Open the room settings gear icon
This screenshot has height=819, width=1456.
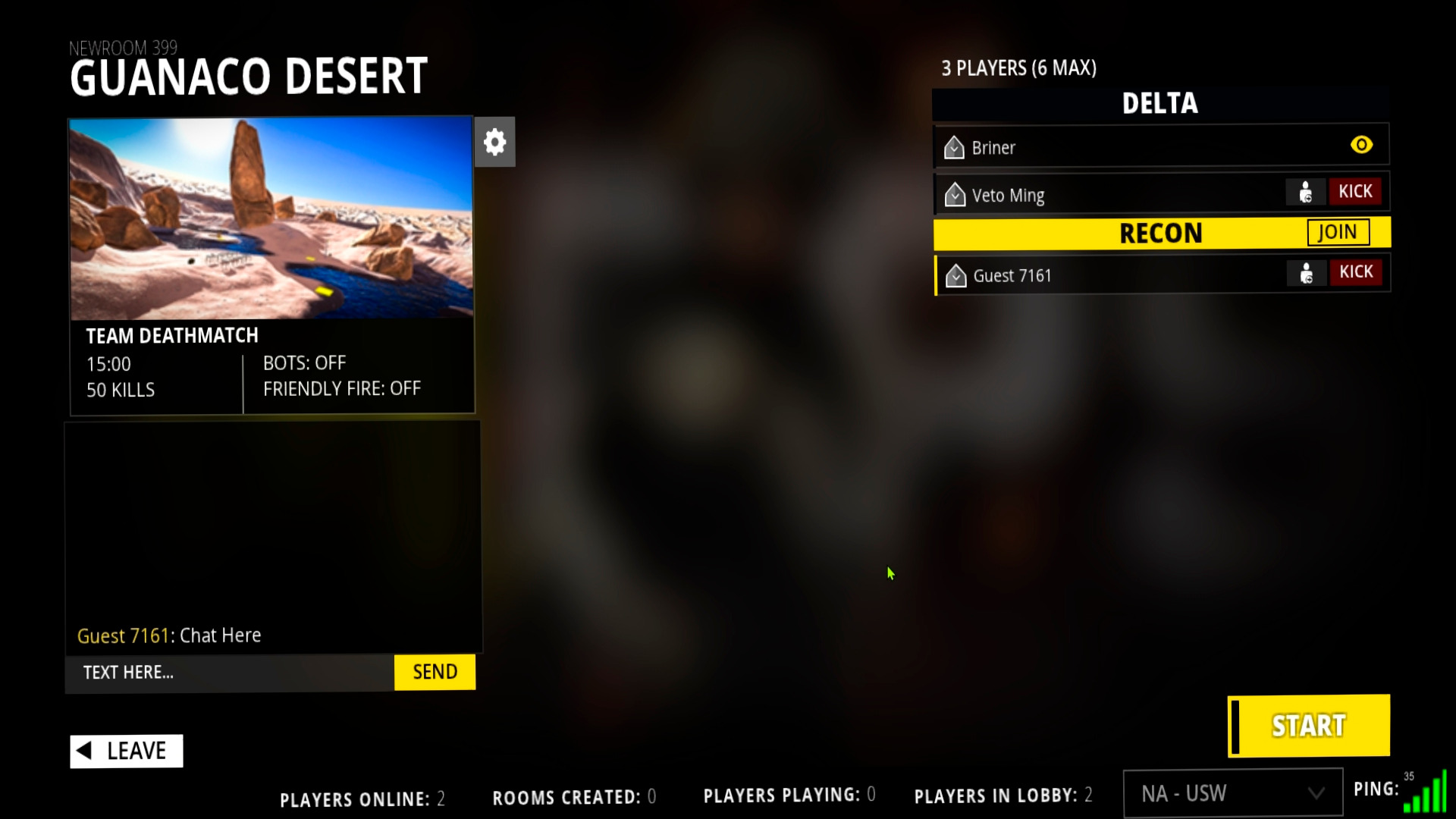point(494,141)
